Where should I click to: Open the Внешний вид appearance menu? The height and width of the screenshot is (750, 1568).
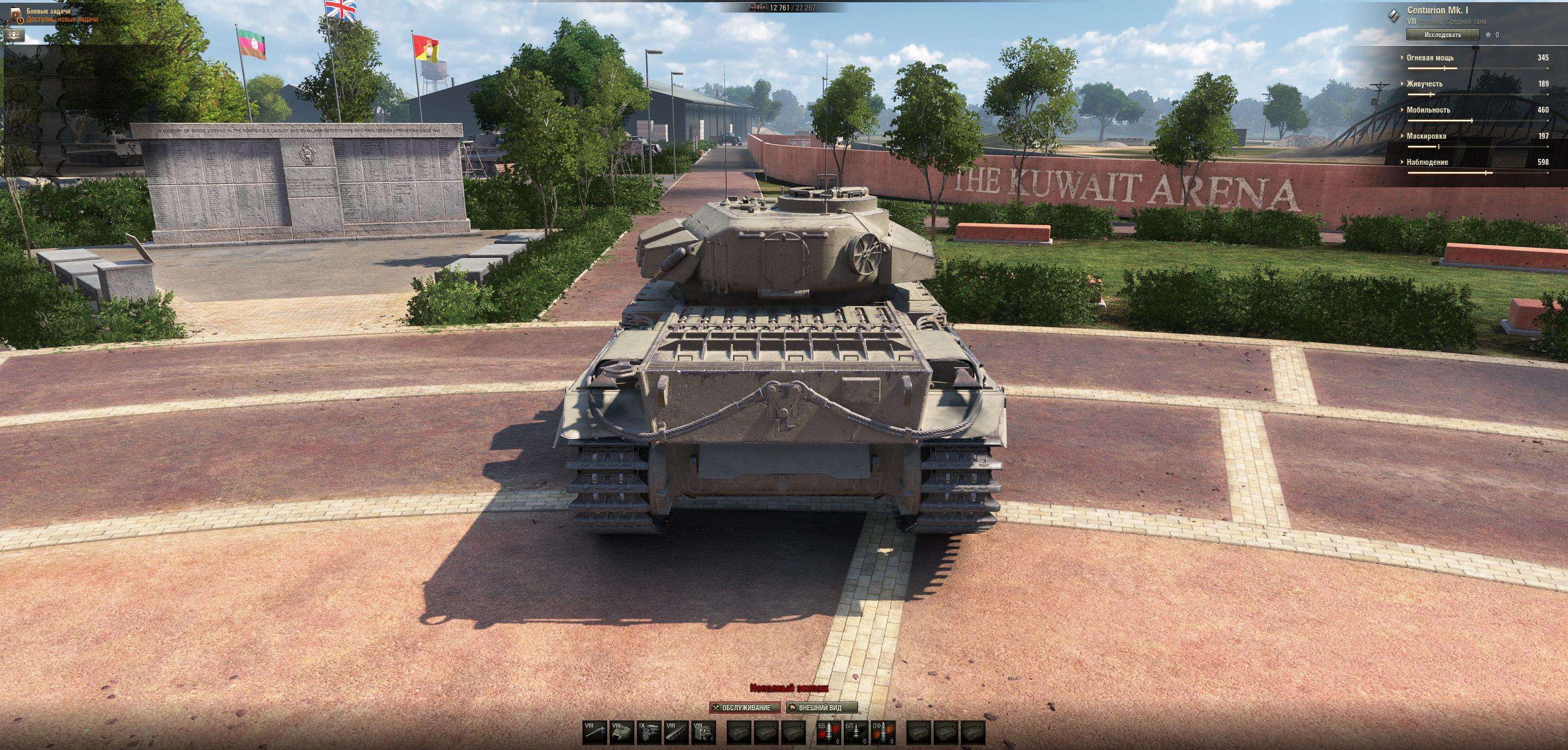tap(822, 708)
